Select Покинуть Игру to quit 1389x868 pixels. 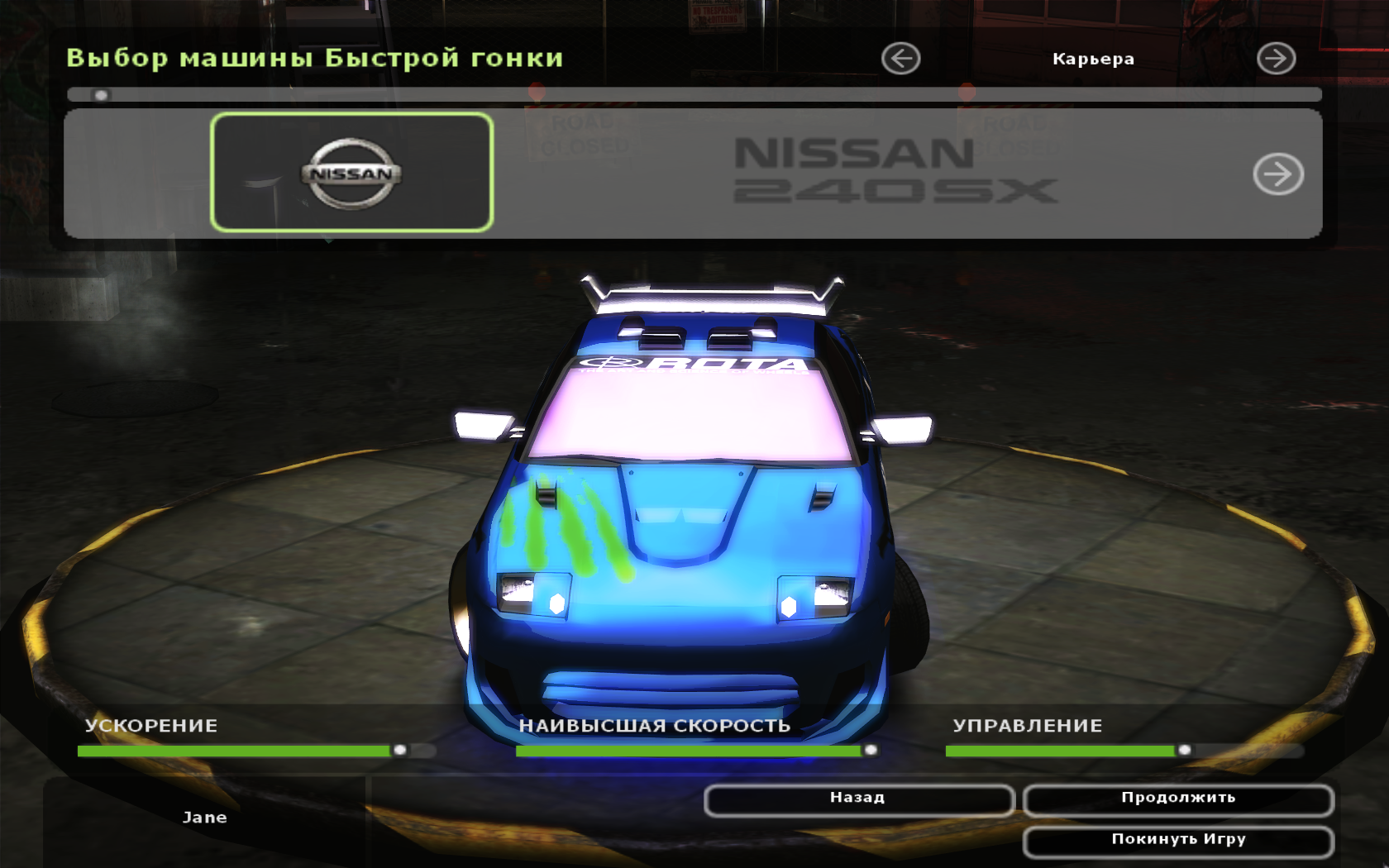click(x=1177, y=841)
